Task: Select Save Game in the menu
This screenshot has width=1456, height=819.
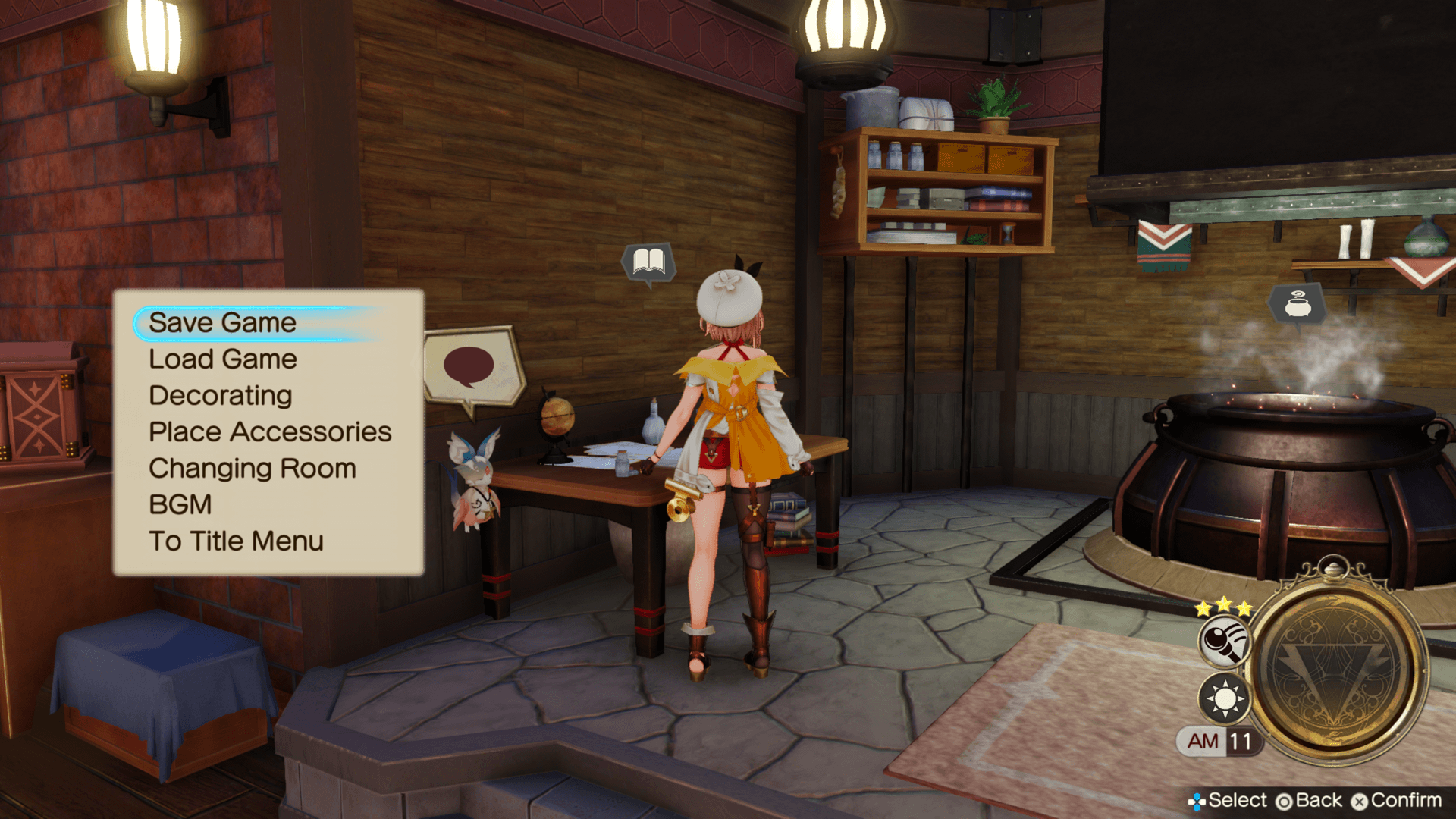Action: click(x=222, y=323)
